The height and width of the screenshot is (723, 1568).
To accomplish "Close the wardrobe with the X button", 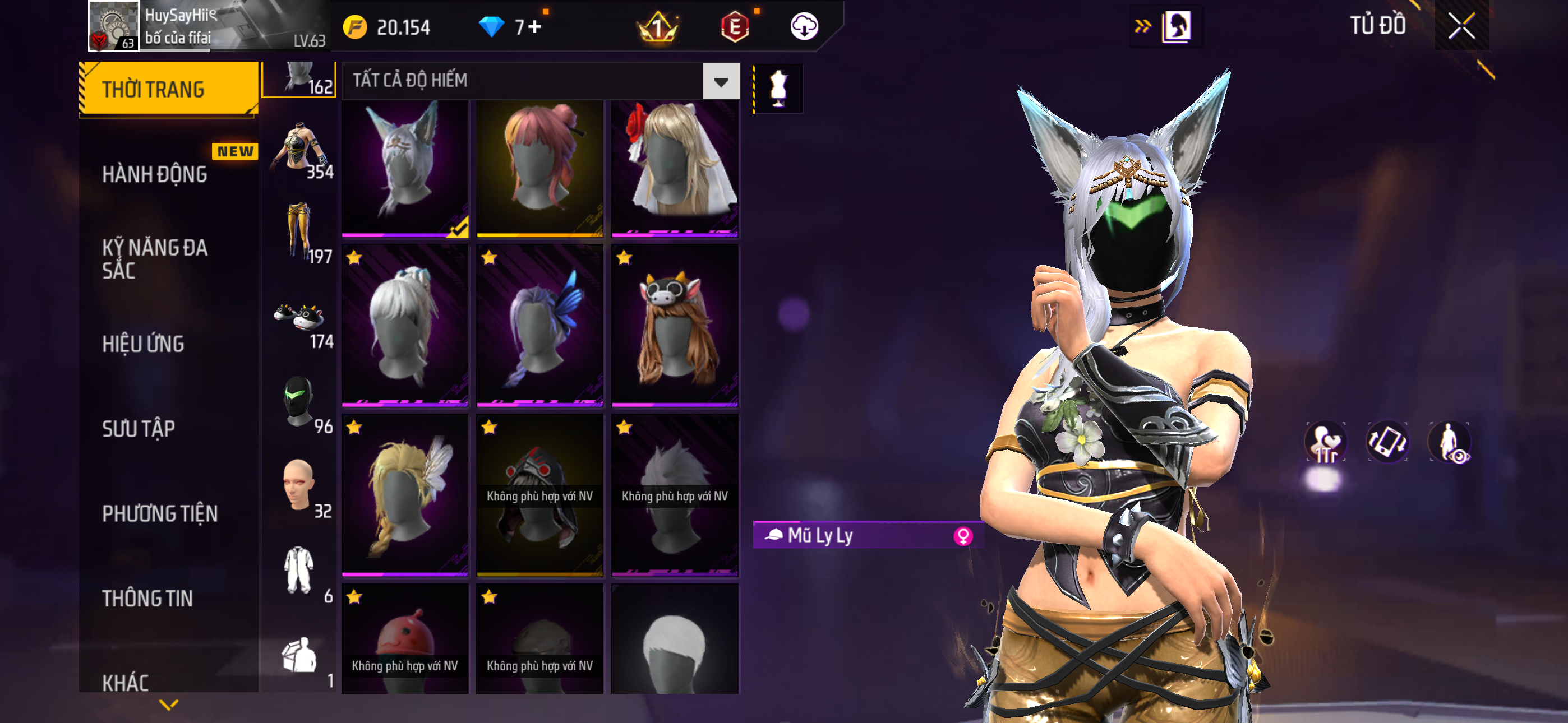I will [x=1461, y=26].
